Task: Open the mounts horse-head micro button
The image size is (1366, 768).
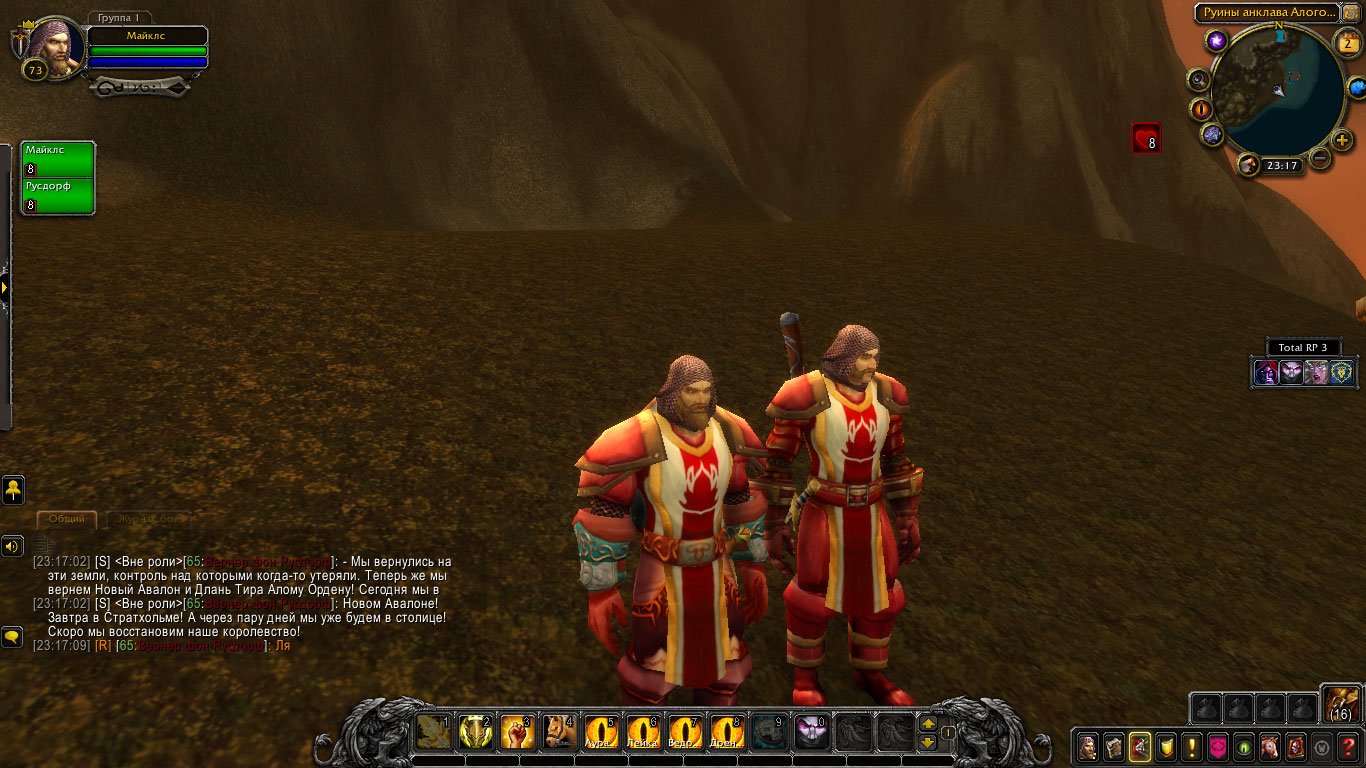Action: 1269,746
